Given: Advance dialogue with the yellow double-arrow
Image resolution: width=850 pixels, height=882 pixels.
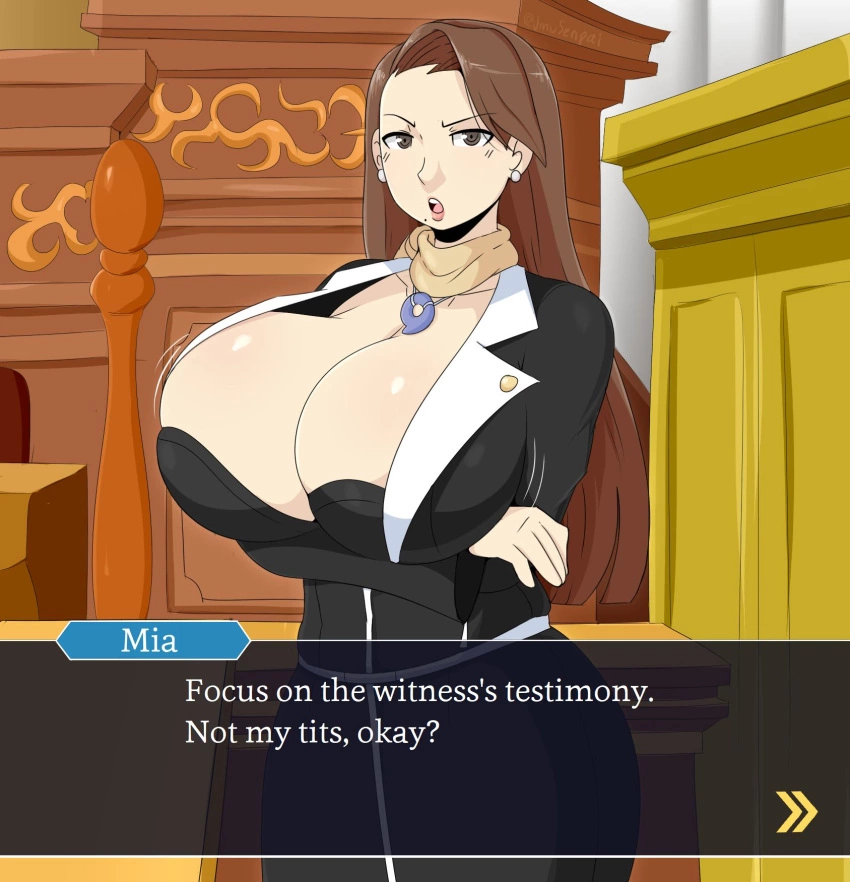Looking at the screenshot, I should 796,811.
